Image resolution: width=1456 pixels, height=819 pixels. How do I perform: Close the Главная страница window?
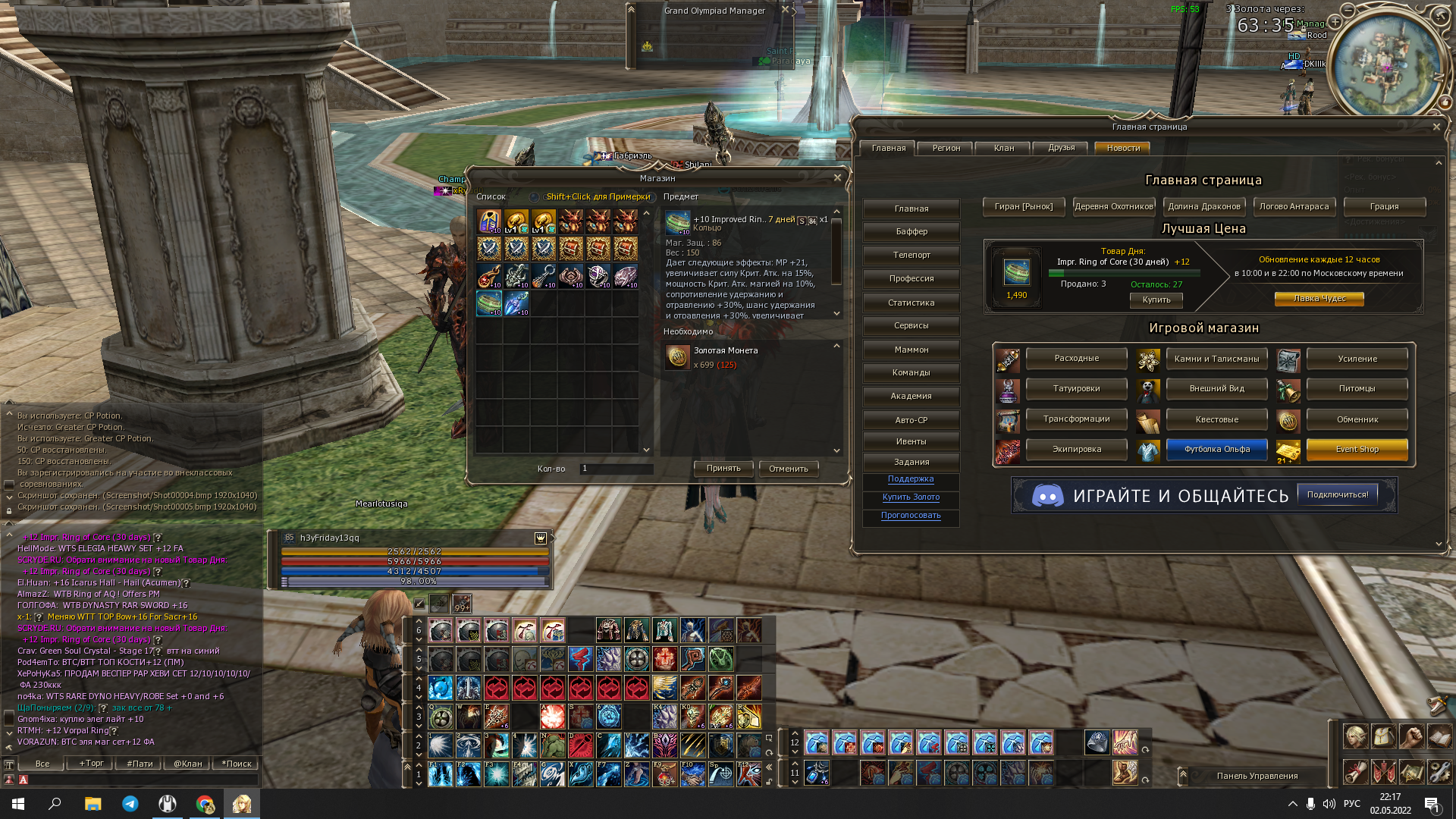(x=1436, y=127)
